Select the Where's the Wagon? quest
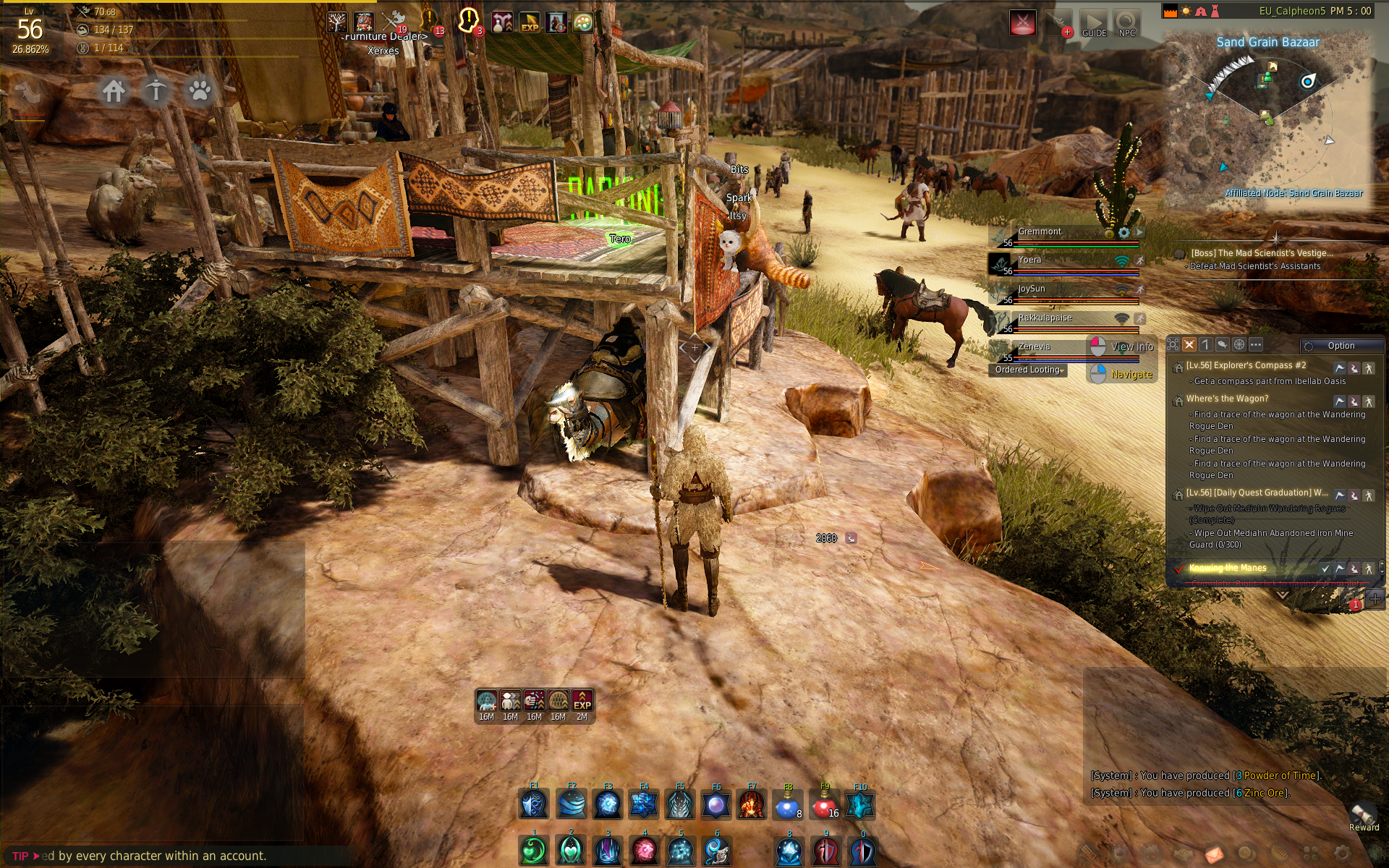1389x868 pixels. tap(1227, 399)
